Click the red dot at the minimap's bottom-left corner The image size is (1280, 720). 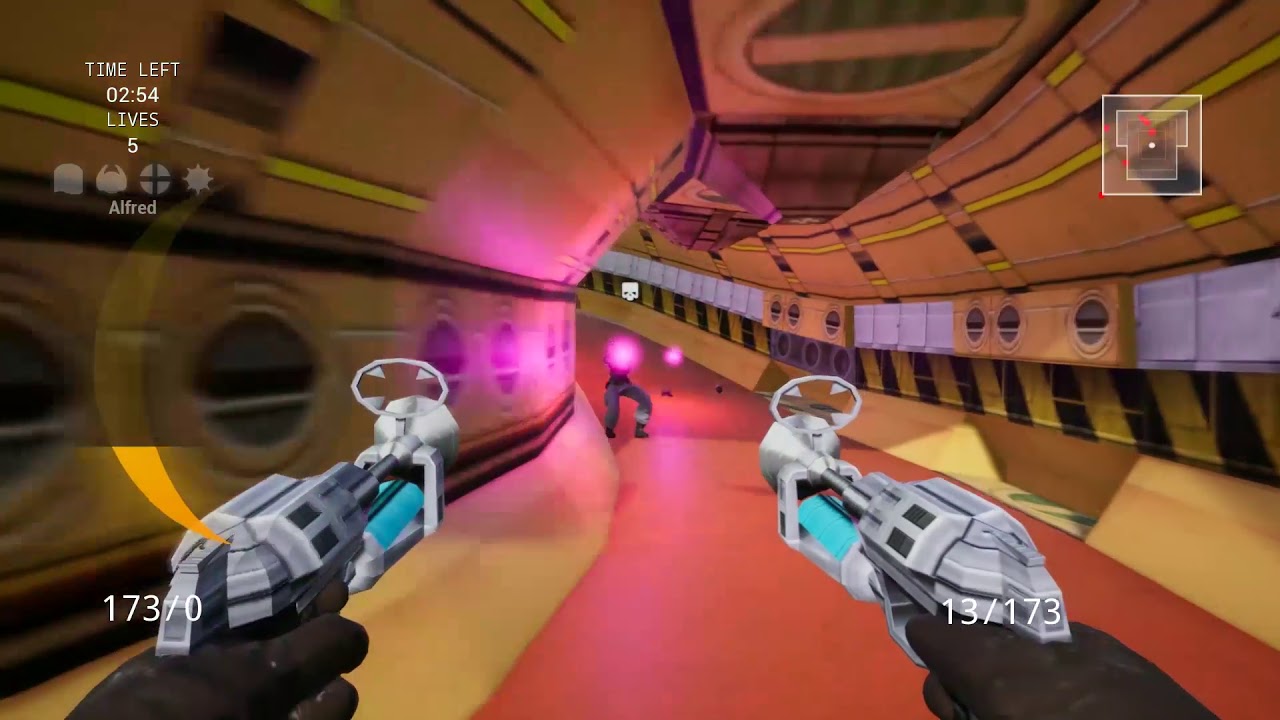click(1100, 196)
